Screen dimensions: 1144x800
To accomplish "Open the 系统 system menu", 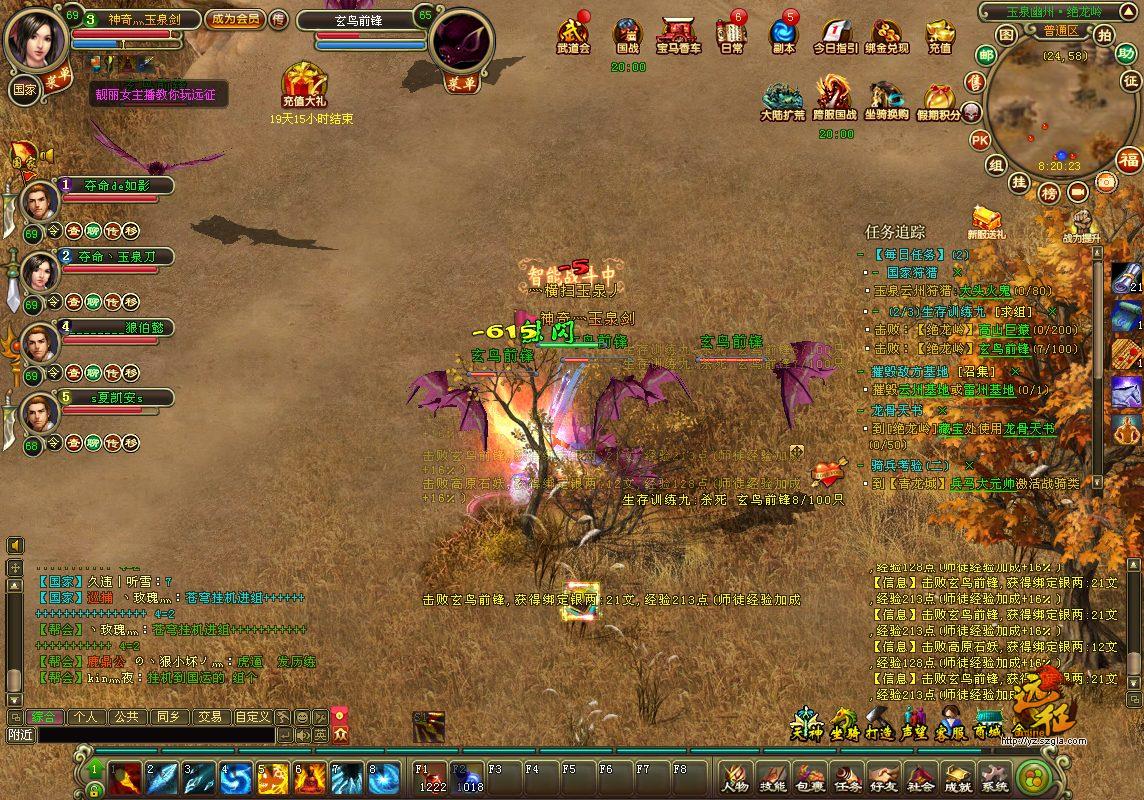I will click(995, 777).
